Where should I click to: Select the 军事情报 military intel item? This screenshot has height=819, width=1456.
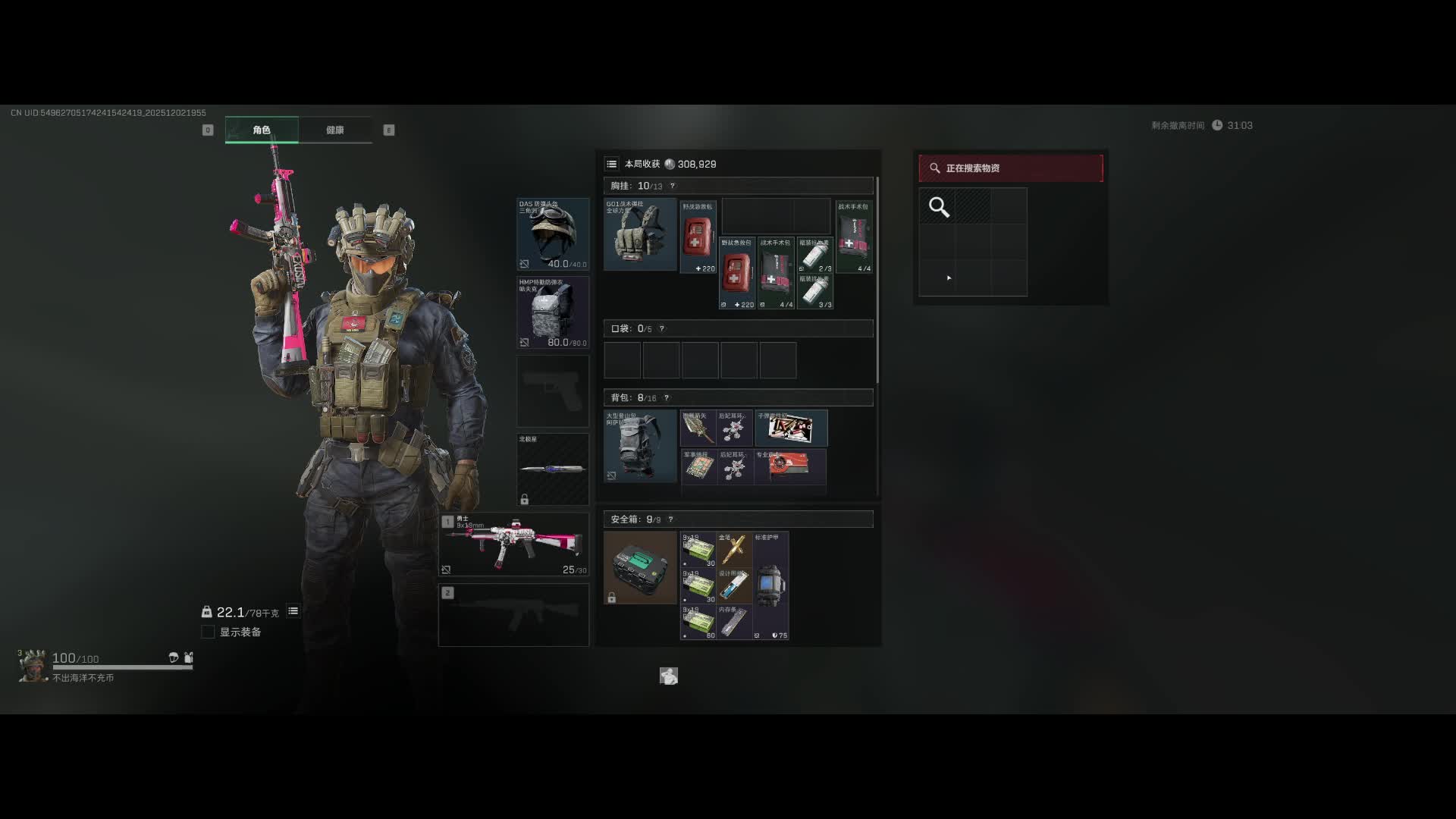[x=698, y=466]
